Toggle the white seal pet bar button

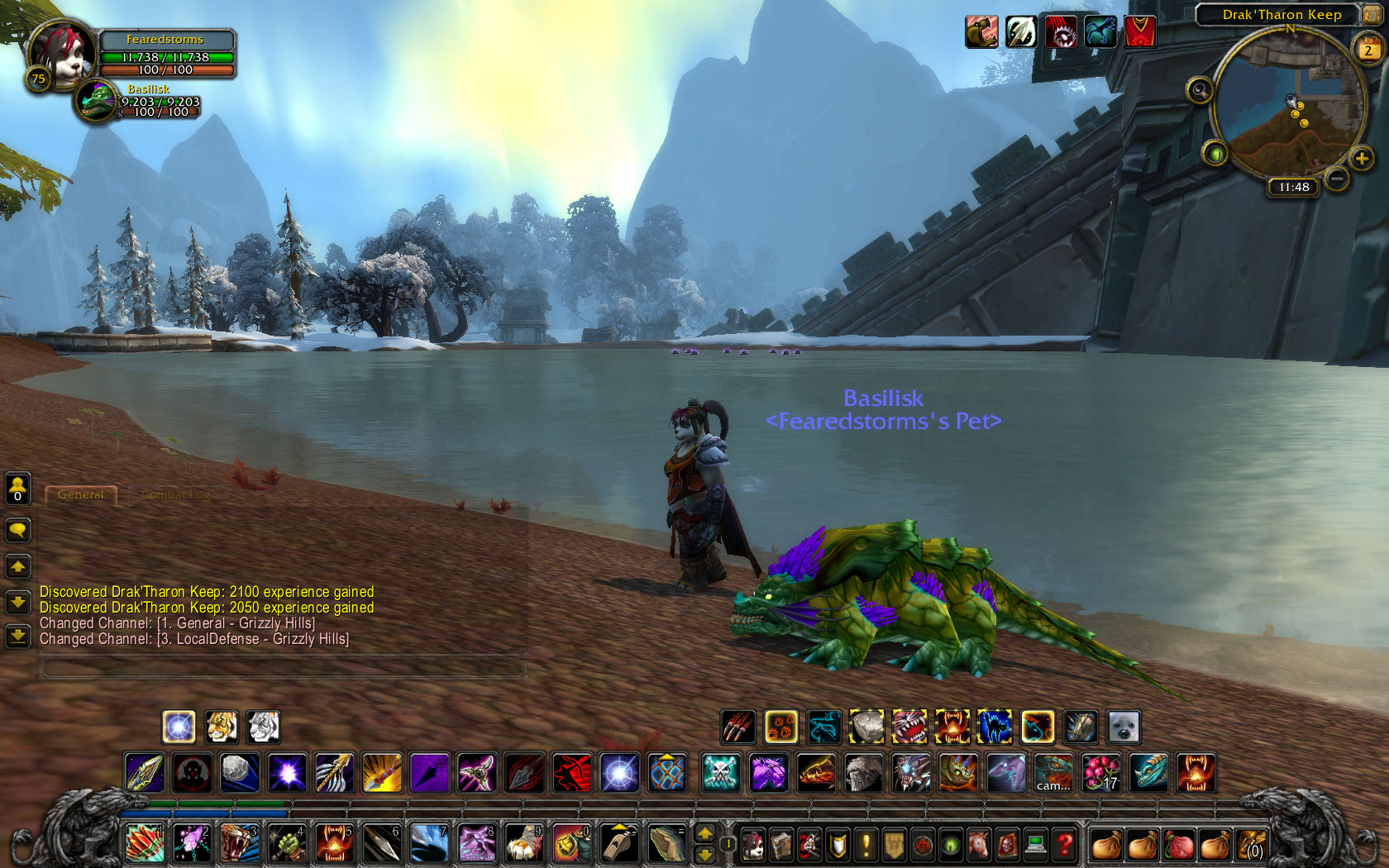[1124, 727]
